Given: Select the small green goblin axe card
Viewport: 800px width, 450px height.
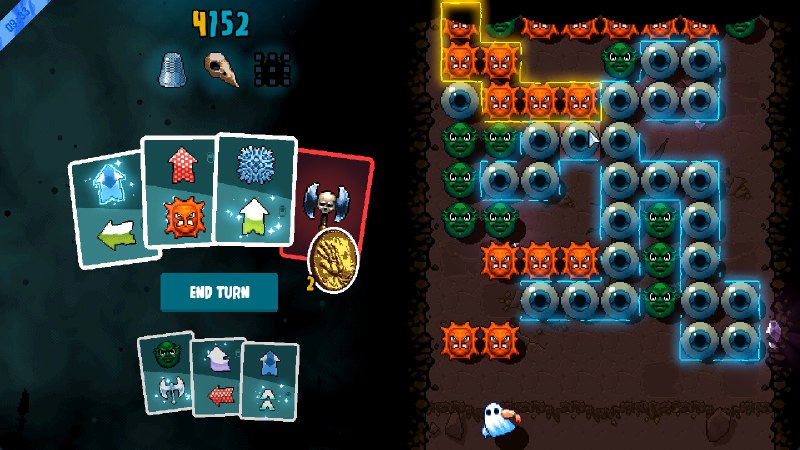Looking at the screenshot, I should (x=166, y=372).
